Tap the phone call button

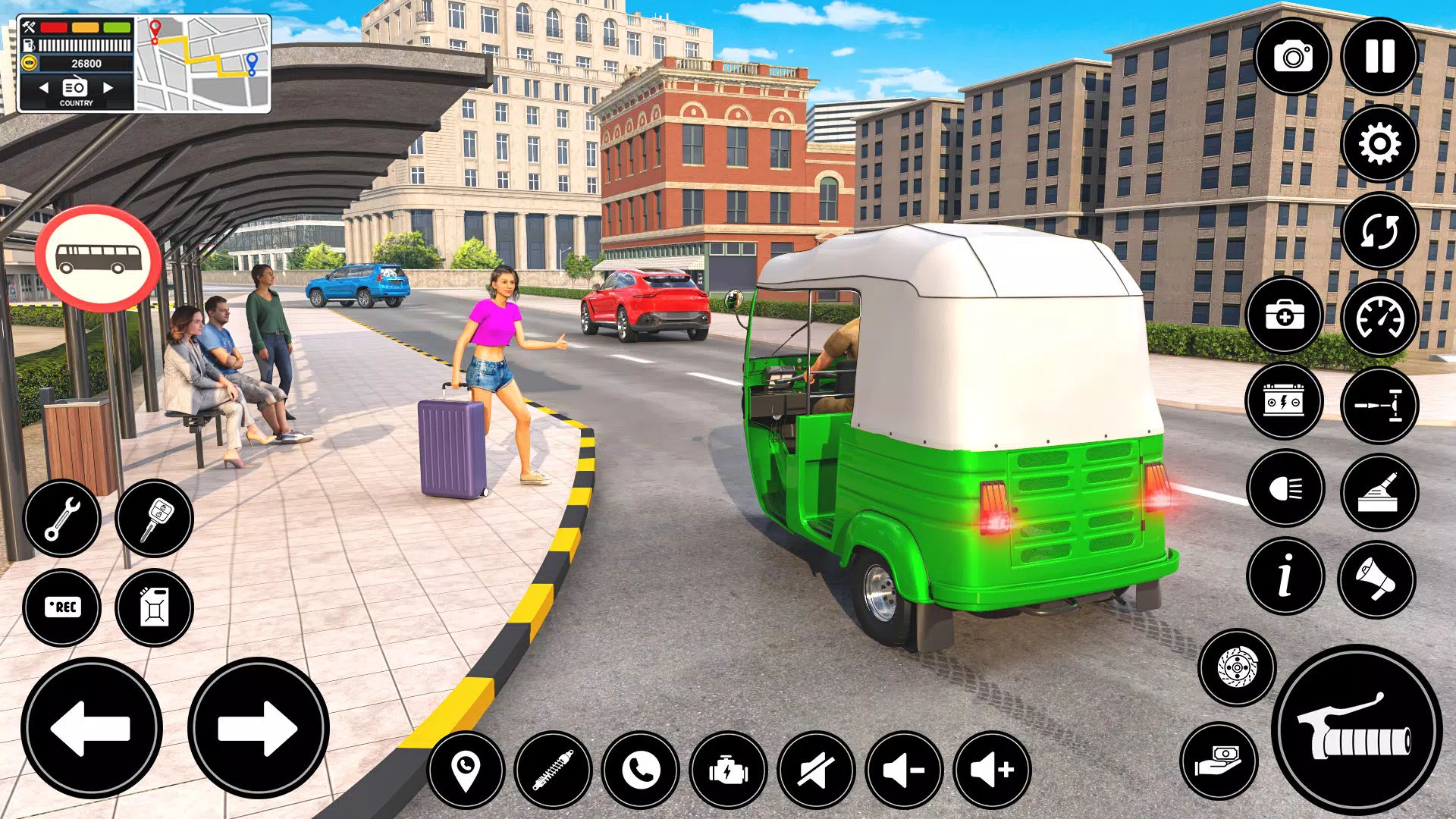[x=641, y=770]
